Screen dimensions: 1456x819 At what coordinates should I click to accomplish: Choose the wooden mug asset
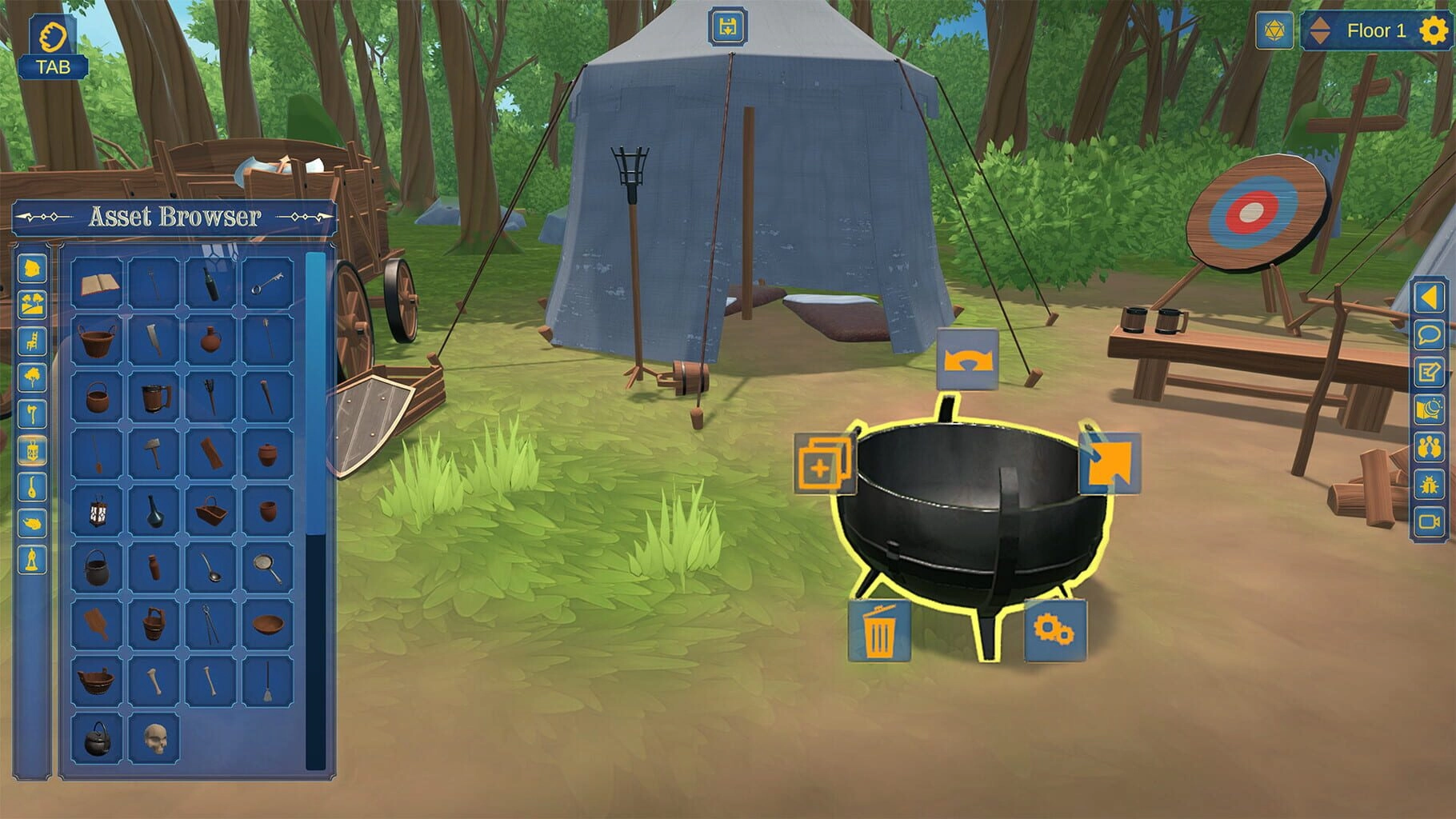tap(154, 397)
